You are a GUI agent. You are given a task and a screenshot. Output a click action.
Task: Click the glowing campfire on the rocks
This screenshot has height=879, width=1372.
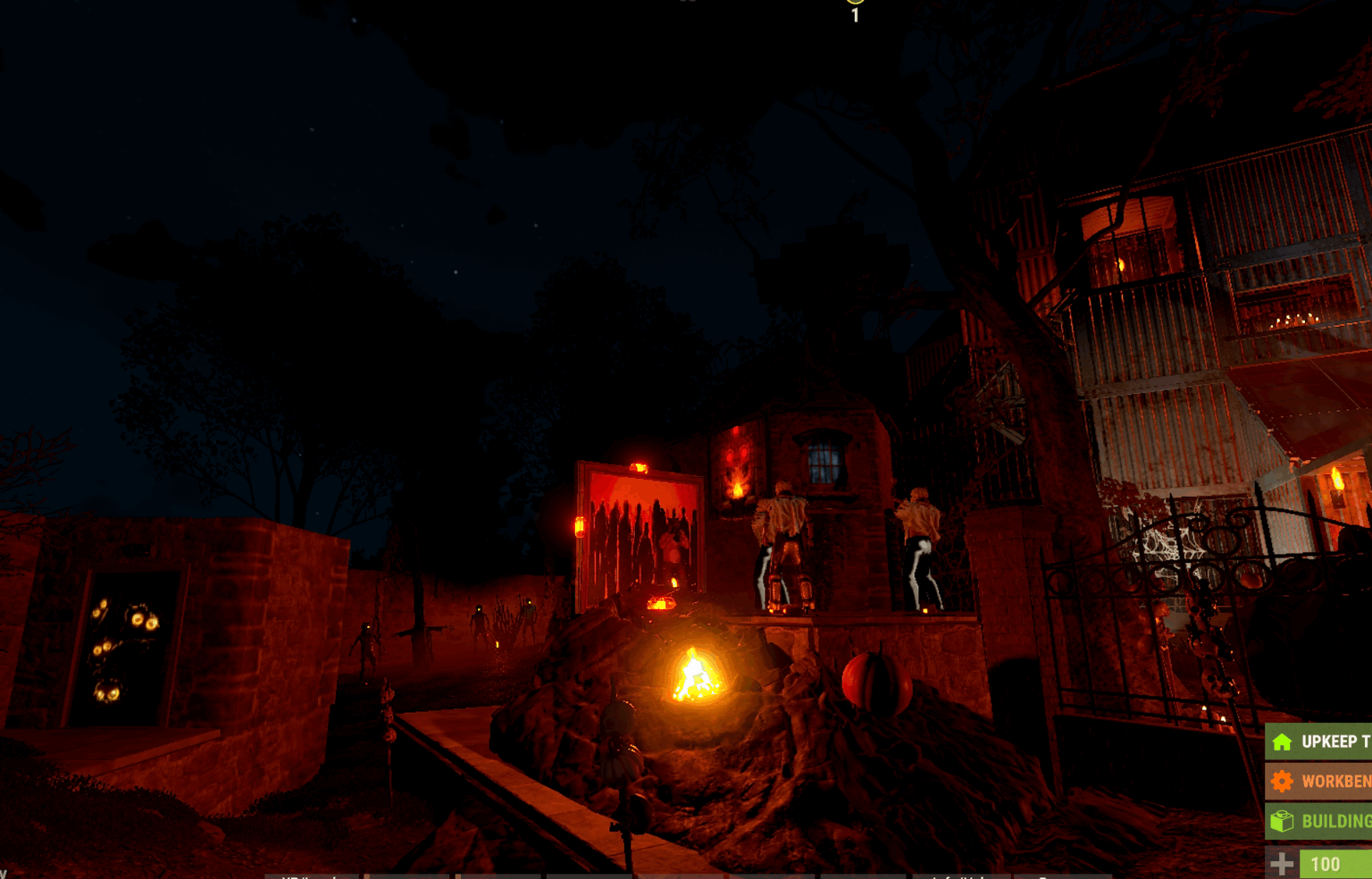coord(695,675)
